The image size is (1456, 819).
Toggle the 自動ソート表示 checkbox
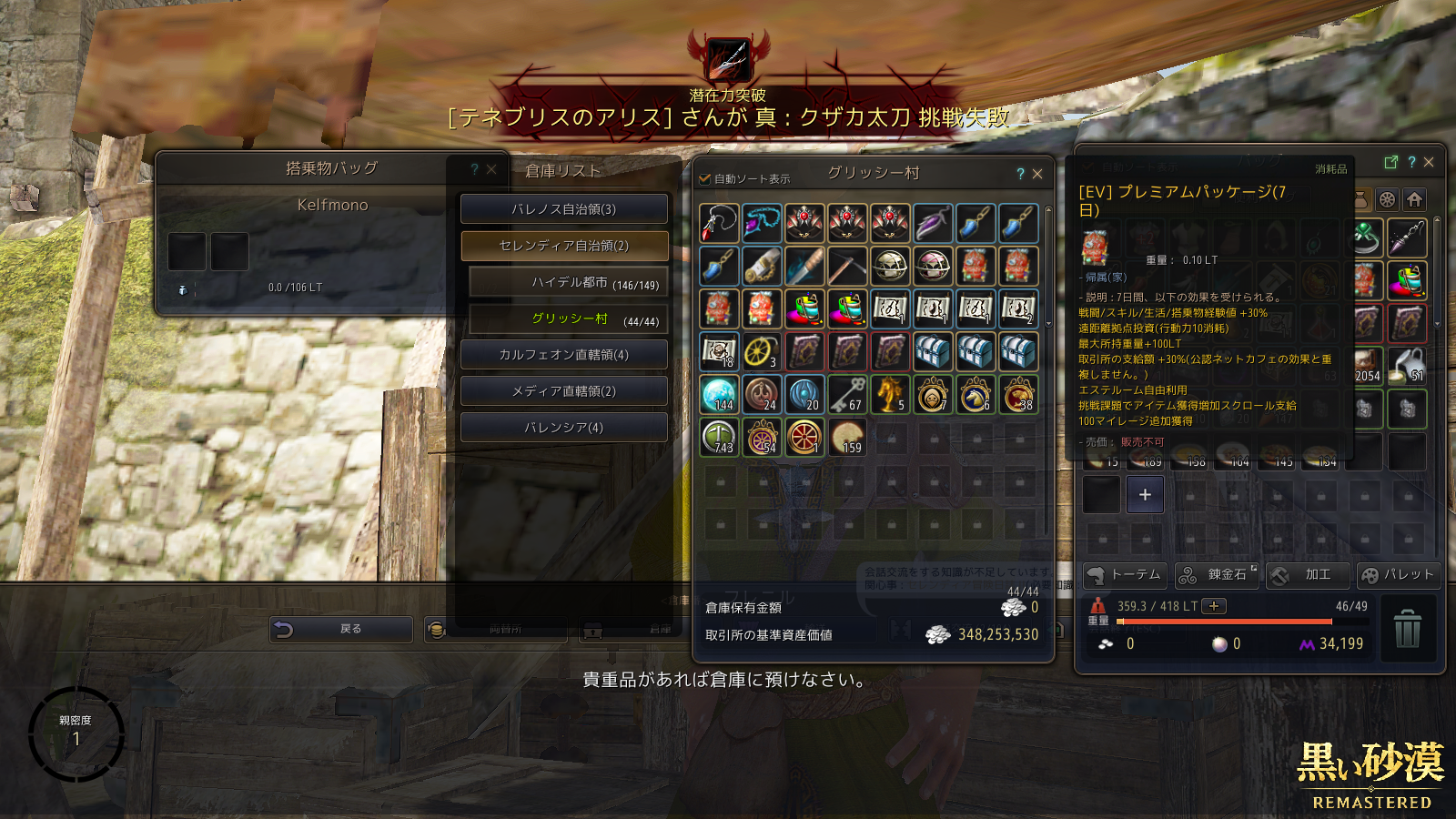(705, 179)
